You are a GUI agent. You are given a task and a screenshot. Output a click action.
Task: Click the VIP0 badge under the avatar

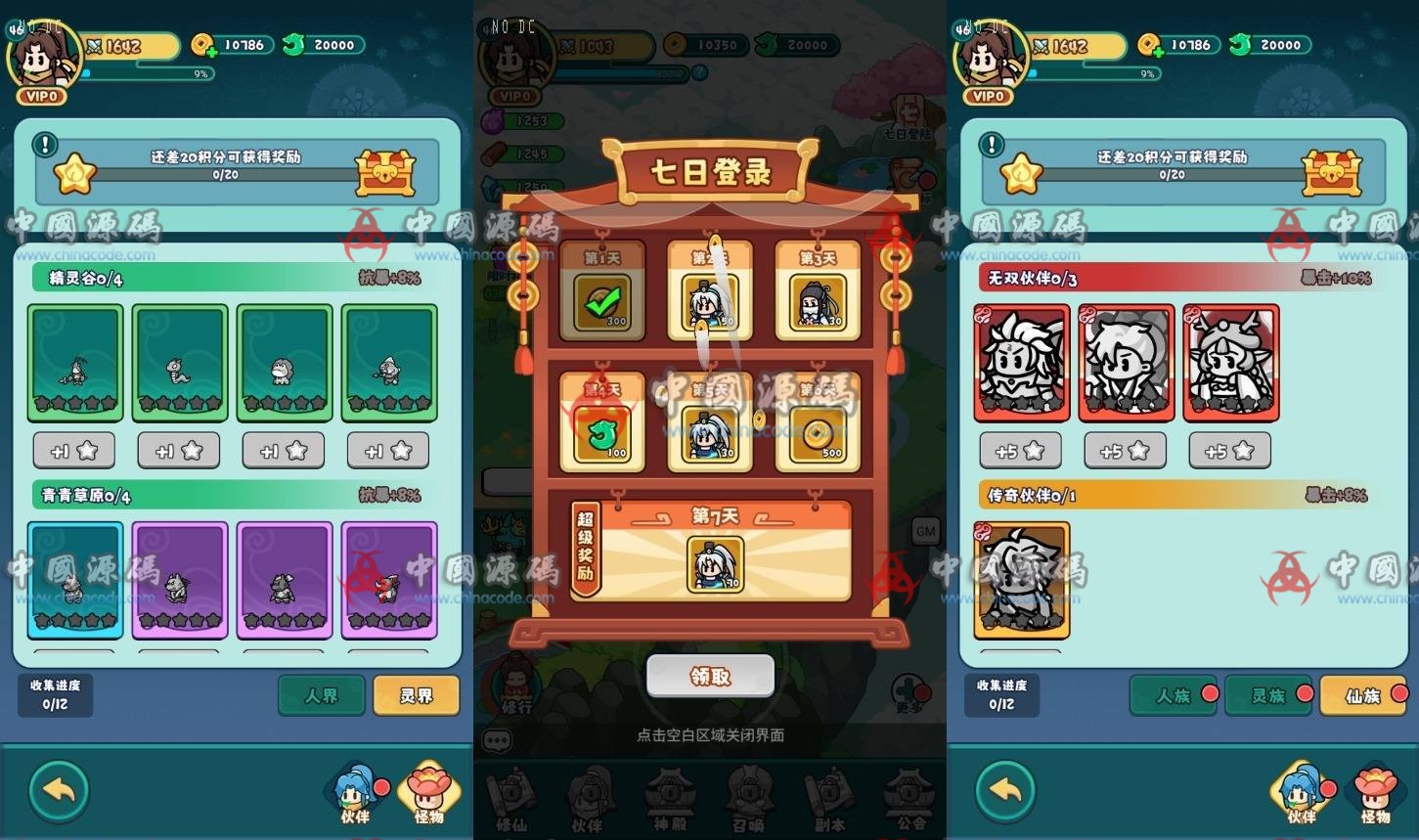[43, 96]
